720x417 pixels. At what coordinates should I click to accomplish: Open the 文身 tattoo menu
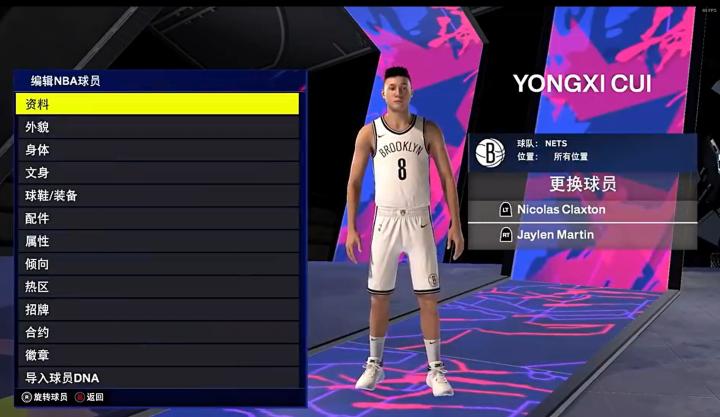(x=157, y=173)
